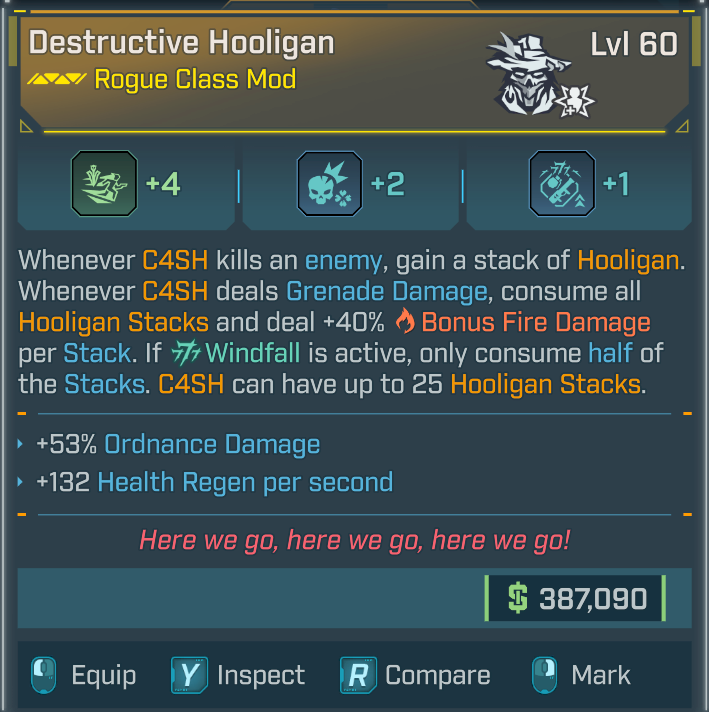Select the skull skill bonus icon
Viewport: 709px width, 712px height.
point(330,185)
